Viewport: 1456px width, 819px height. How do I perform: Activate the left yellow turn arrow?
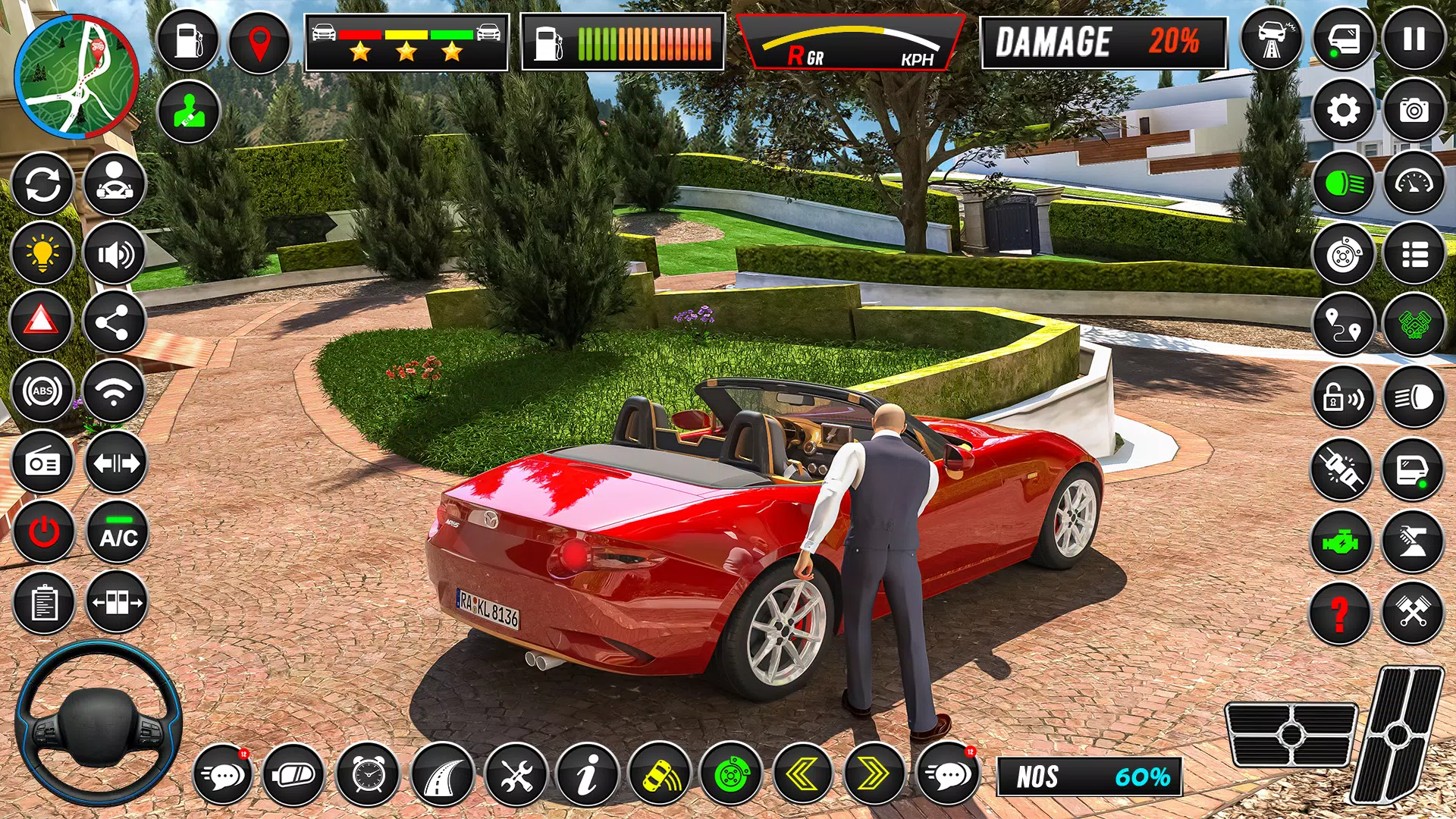pyautogui.click(x=802, y=774)
